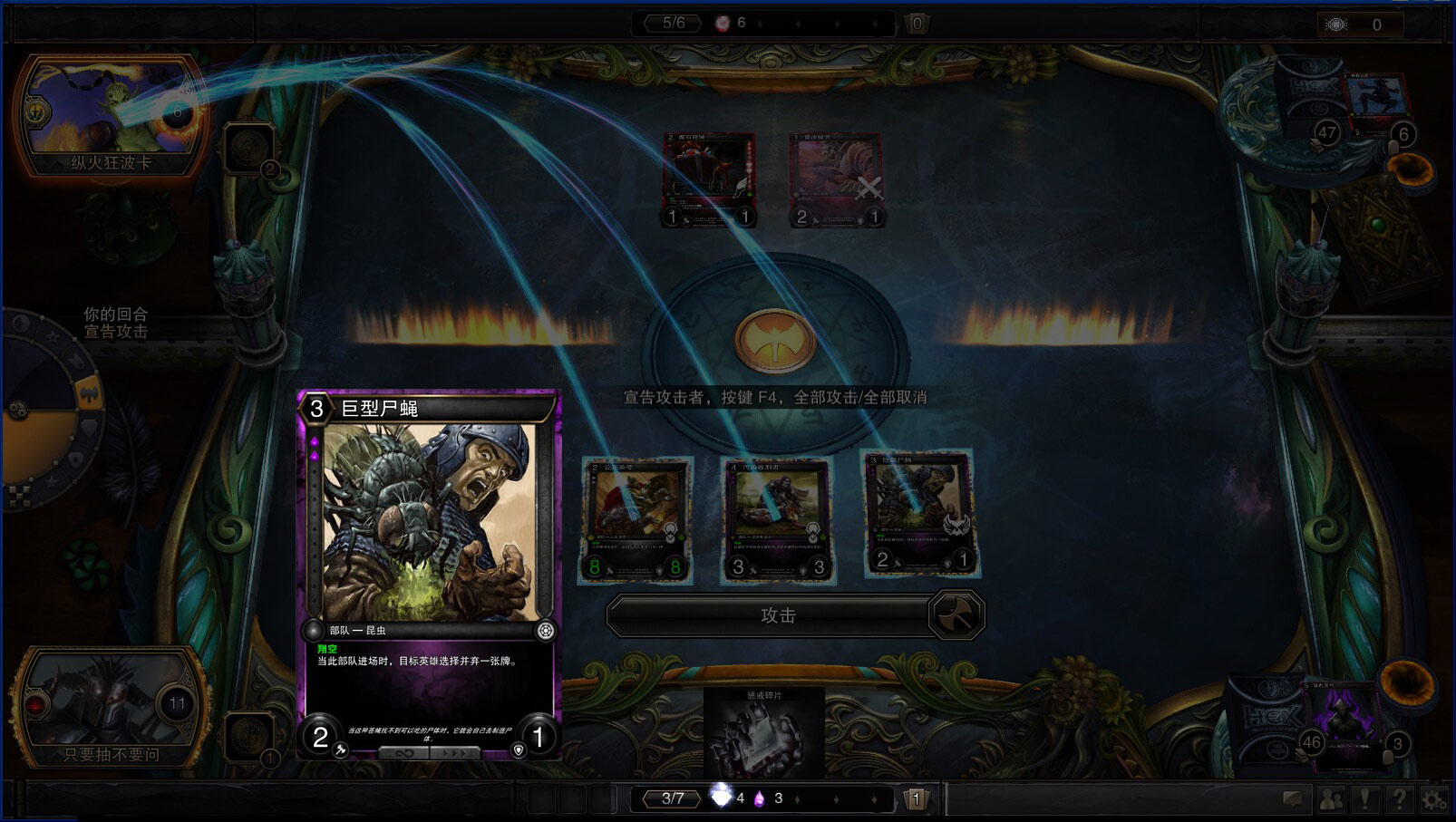The image size is (1456, 822).
Task: Open the exclamation mark notifications button
Action: pos(1364,799)
